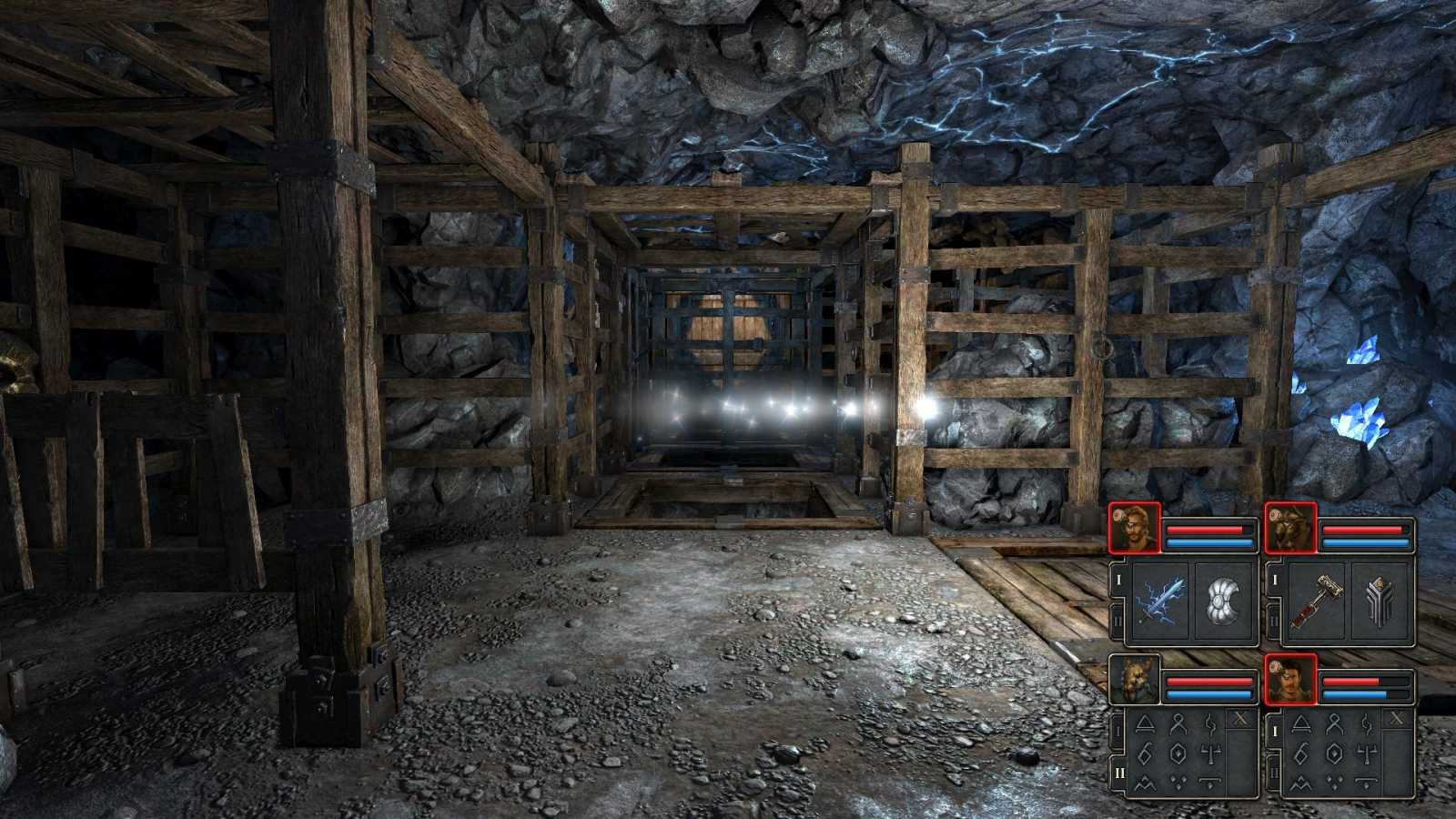Switch bottom-left champion to rune set II tab
The width and height of the screenshot is (1456, 819).
tap(1120, 773)
